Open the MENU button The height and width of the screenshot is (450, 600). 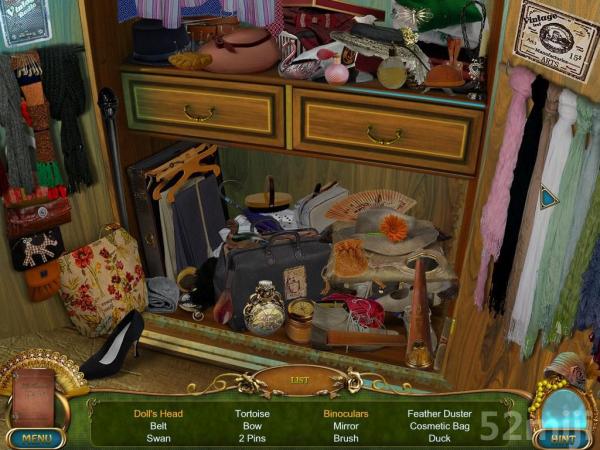coord(35,437)
